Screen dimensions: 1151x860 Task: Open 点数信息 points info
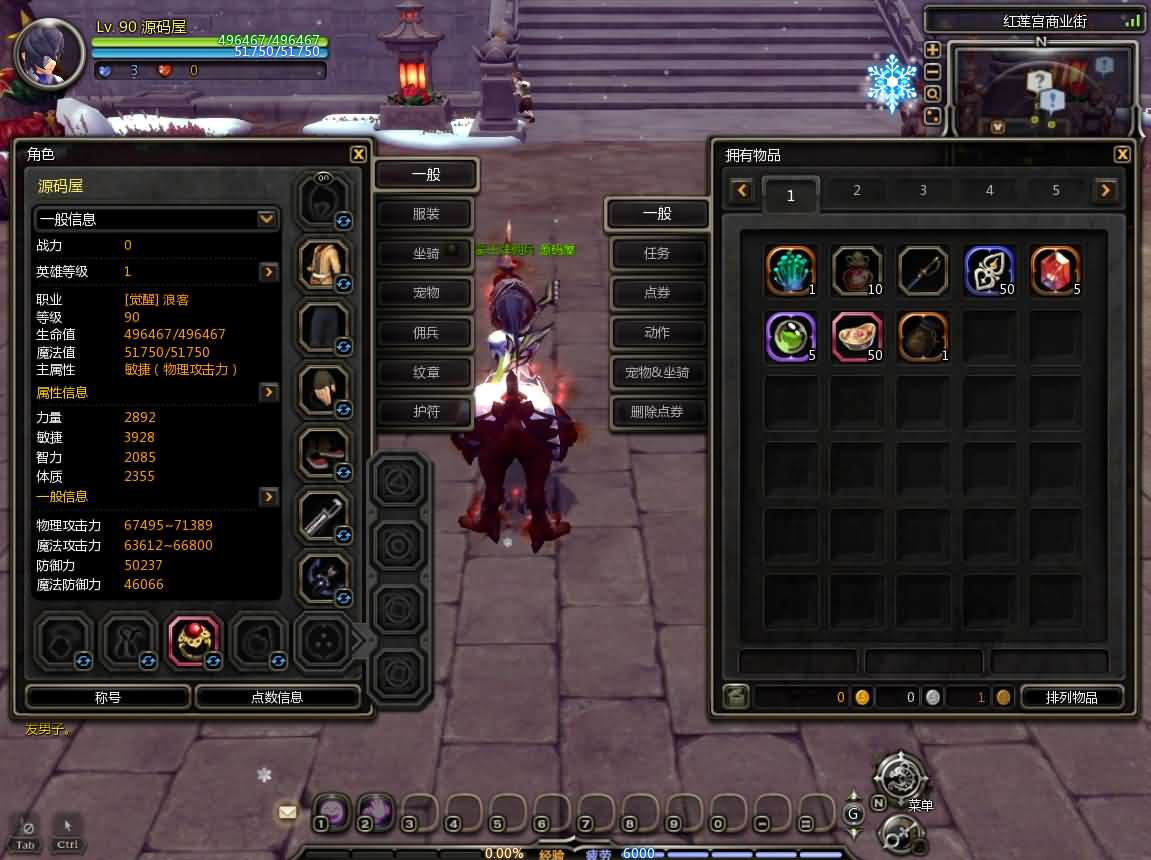(277, 697)
